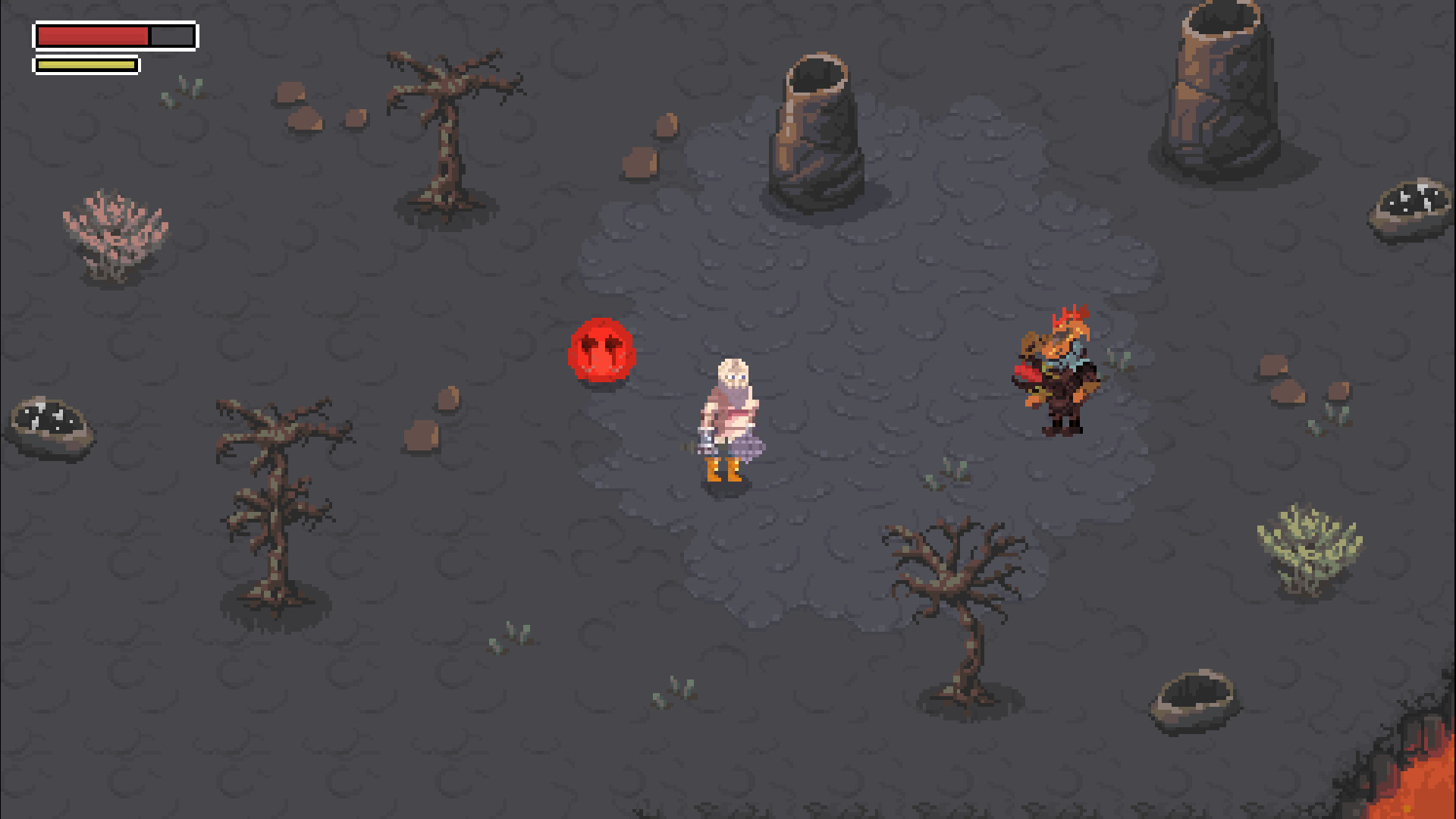
Task: Select the orange-crowned enemy creature
Action: click(x=1058, y=372)
